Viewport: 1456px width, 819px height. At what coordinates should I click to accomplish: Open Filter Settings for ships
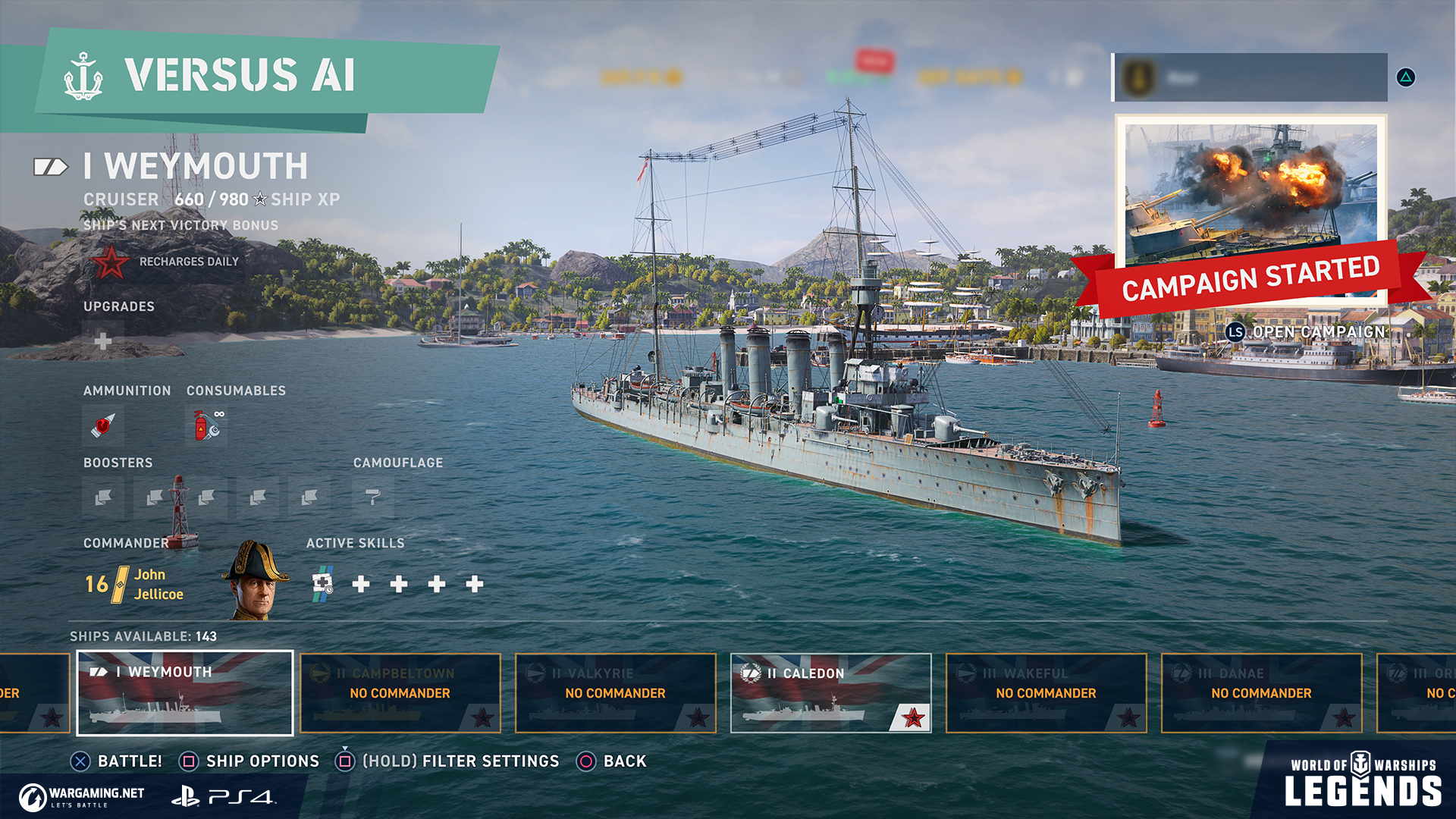click(x=460, y=761)
